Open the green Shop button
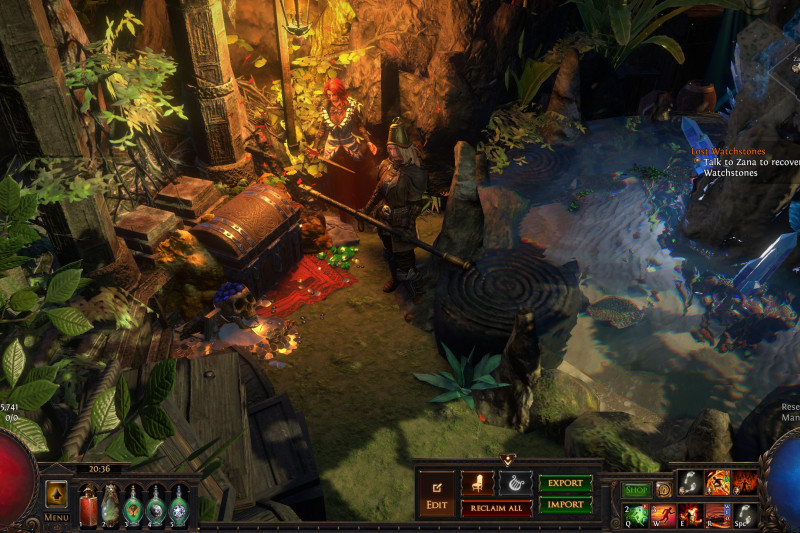The height and width of the screenshot is (533, 800). [x=637, y=490]
